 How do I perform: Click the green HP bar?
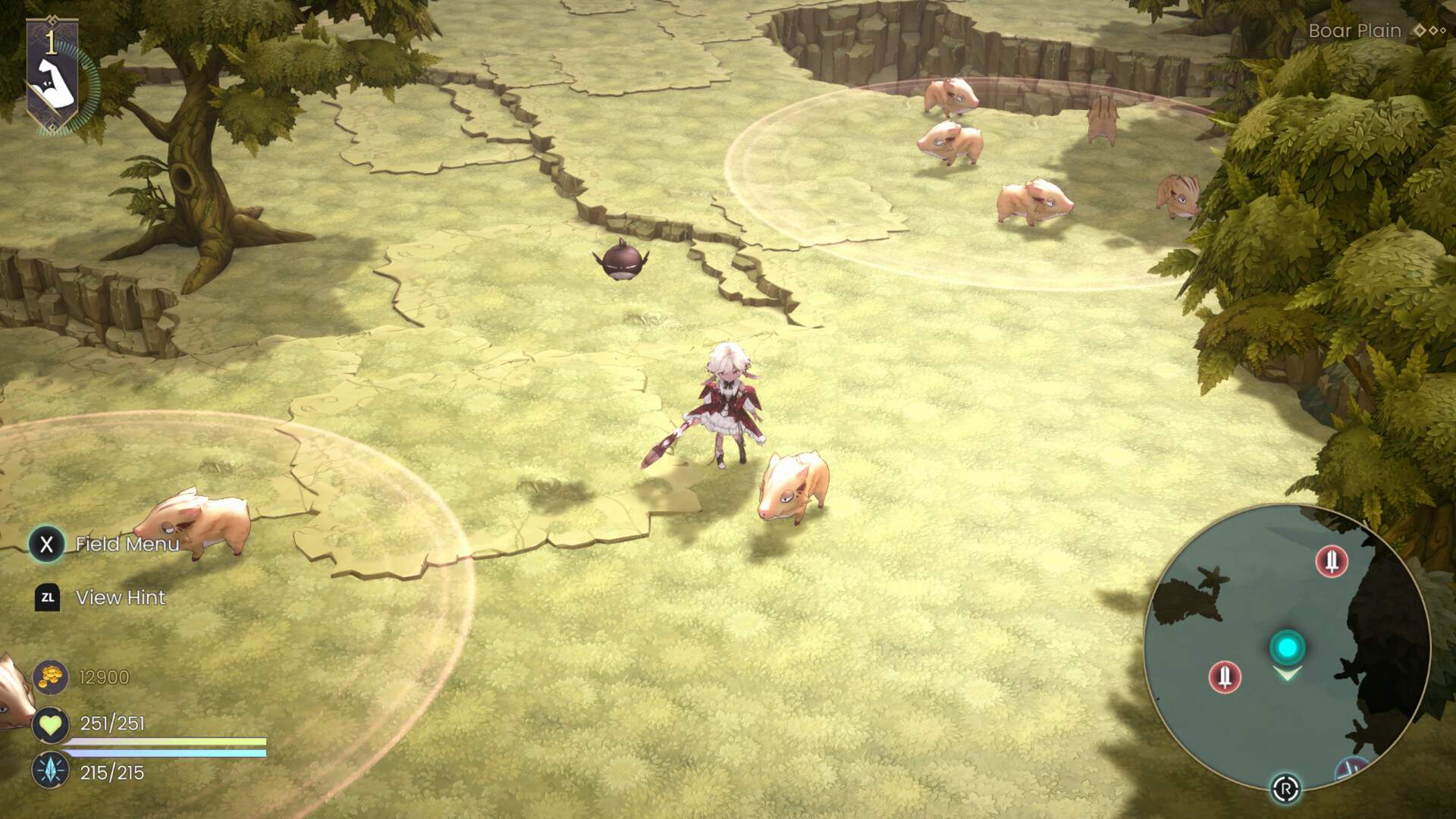(167, 742)
